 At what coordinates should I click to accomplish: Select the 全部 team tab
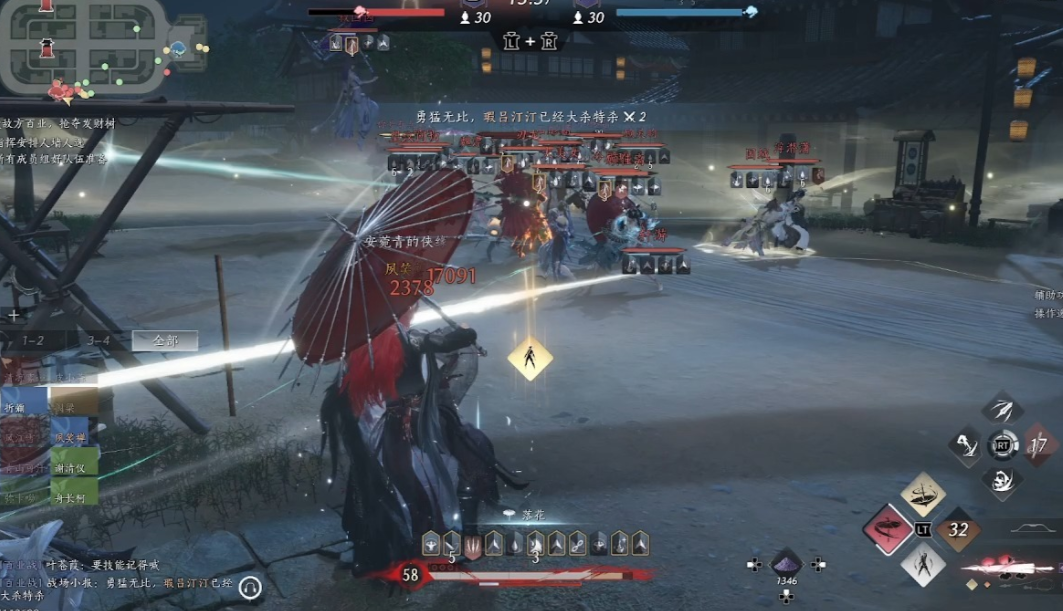point(165,341)
